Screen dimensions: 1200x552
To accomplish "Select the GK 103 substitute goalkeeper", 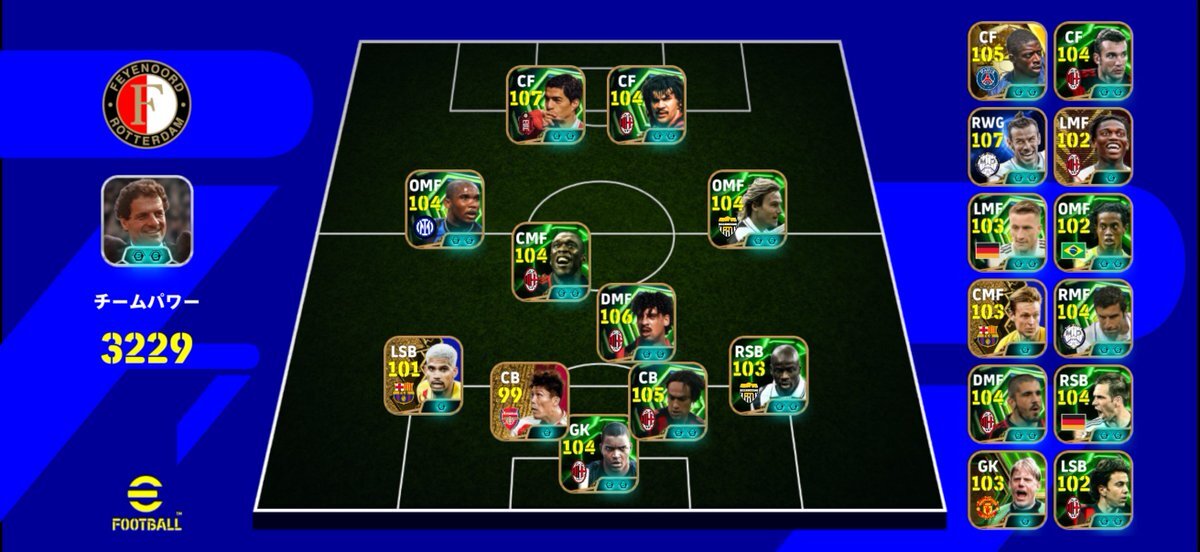I will click(1007, 490).
